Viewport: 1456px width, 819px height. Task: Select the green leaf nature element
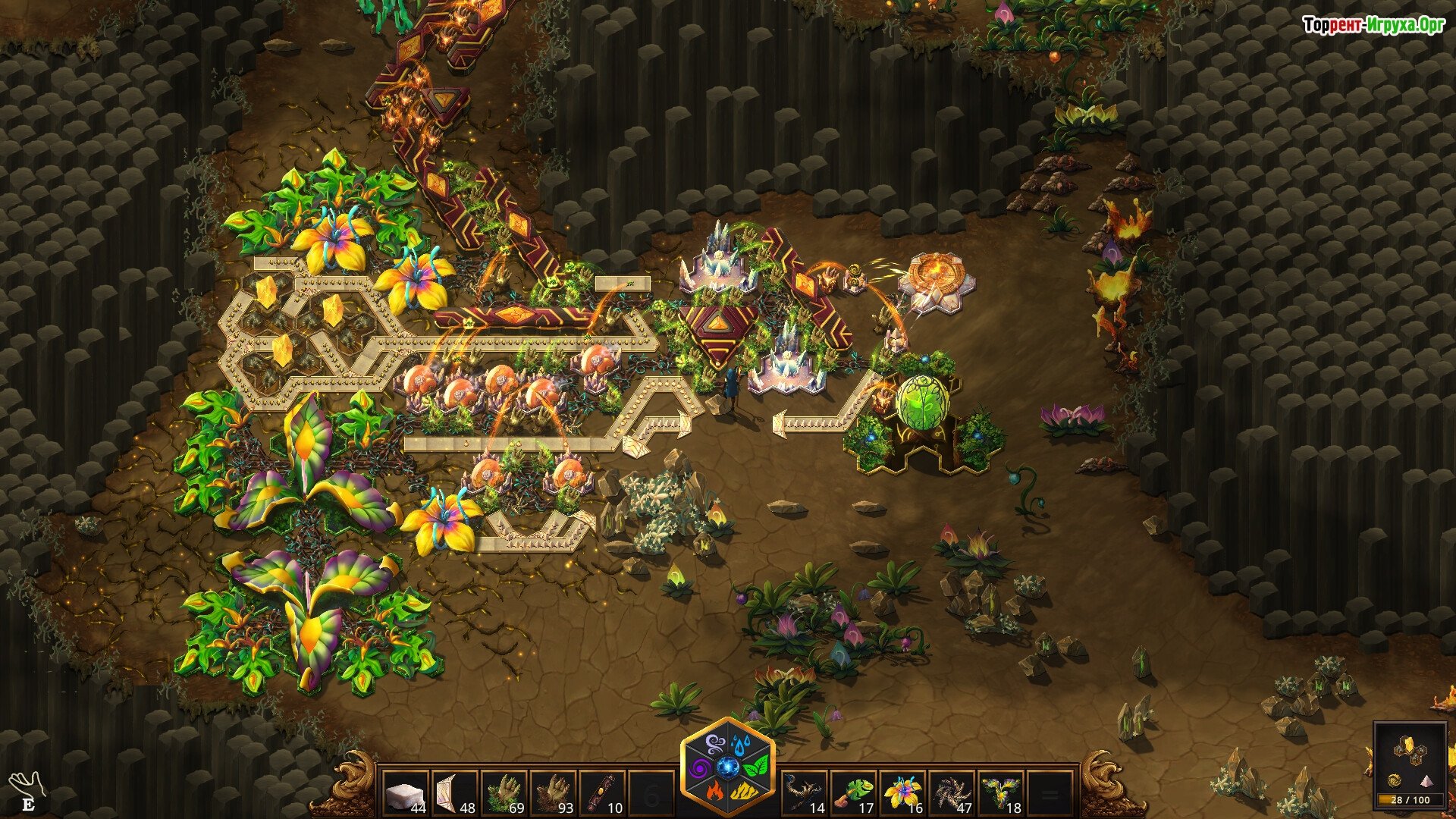[755, 767]
